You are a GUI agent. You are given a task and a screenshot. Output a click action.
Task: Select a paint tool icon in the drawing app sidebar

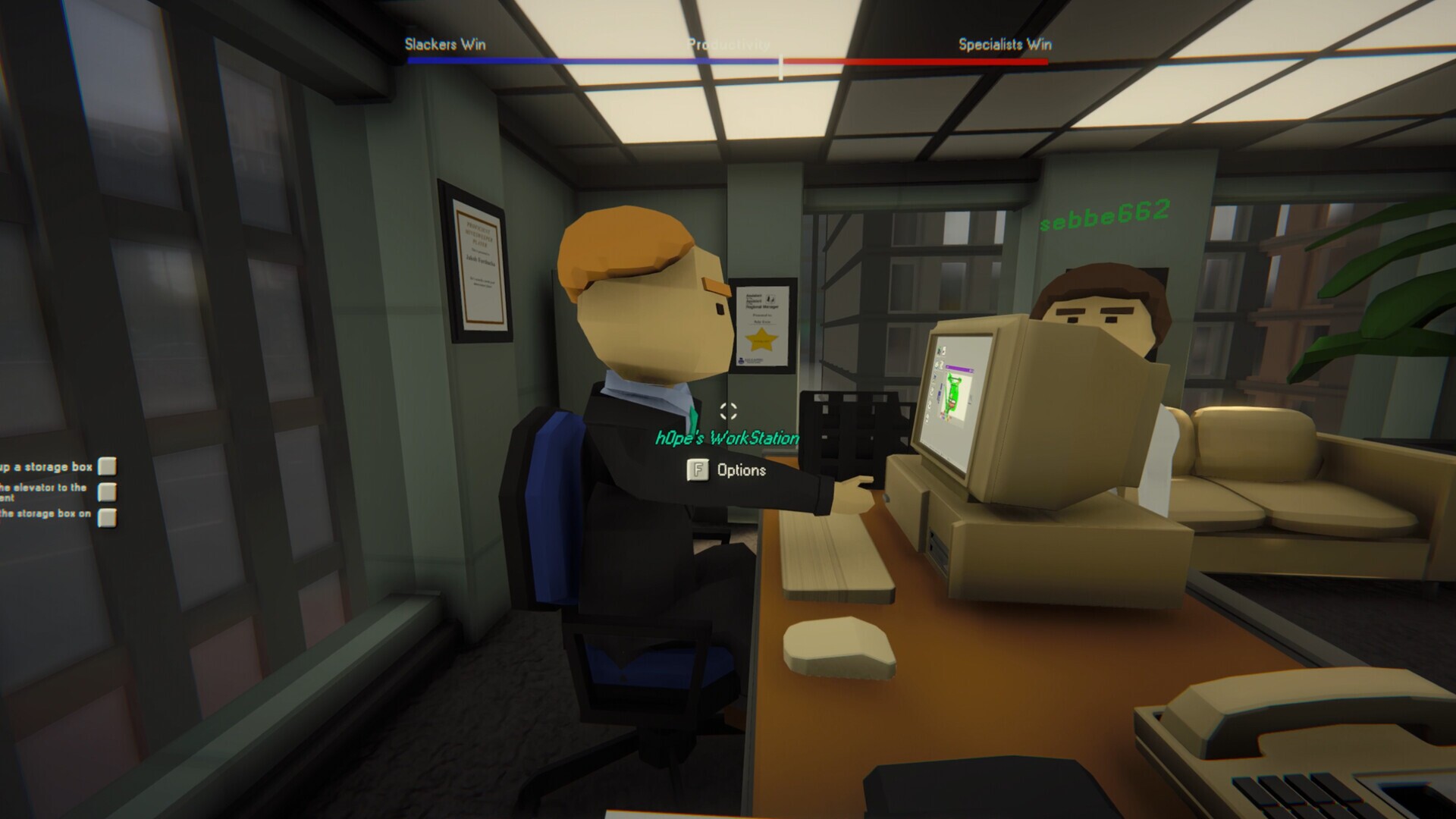(x=935, y=377)
